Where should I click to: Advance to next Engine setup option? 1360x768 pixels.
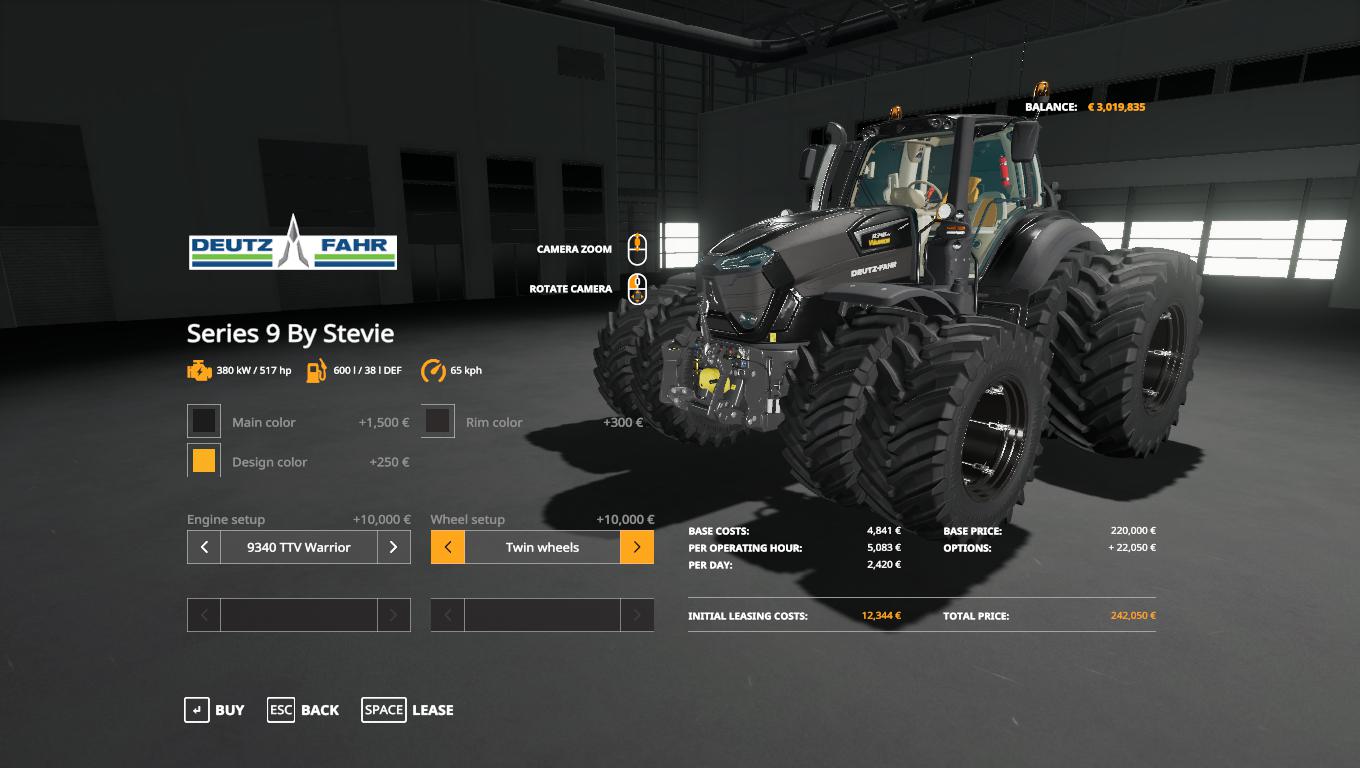393,547
